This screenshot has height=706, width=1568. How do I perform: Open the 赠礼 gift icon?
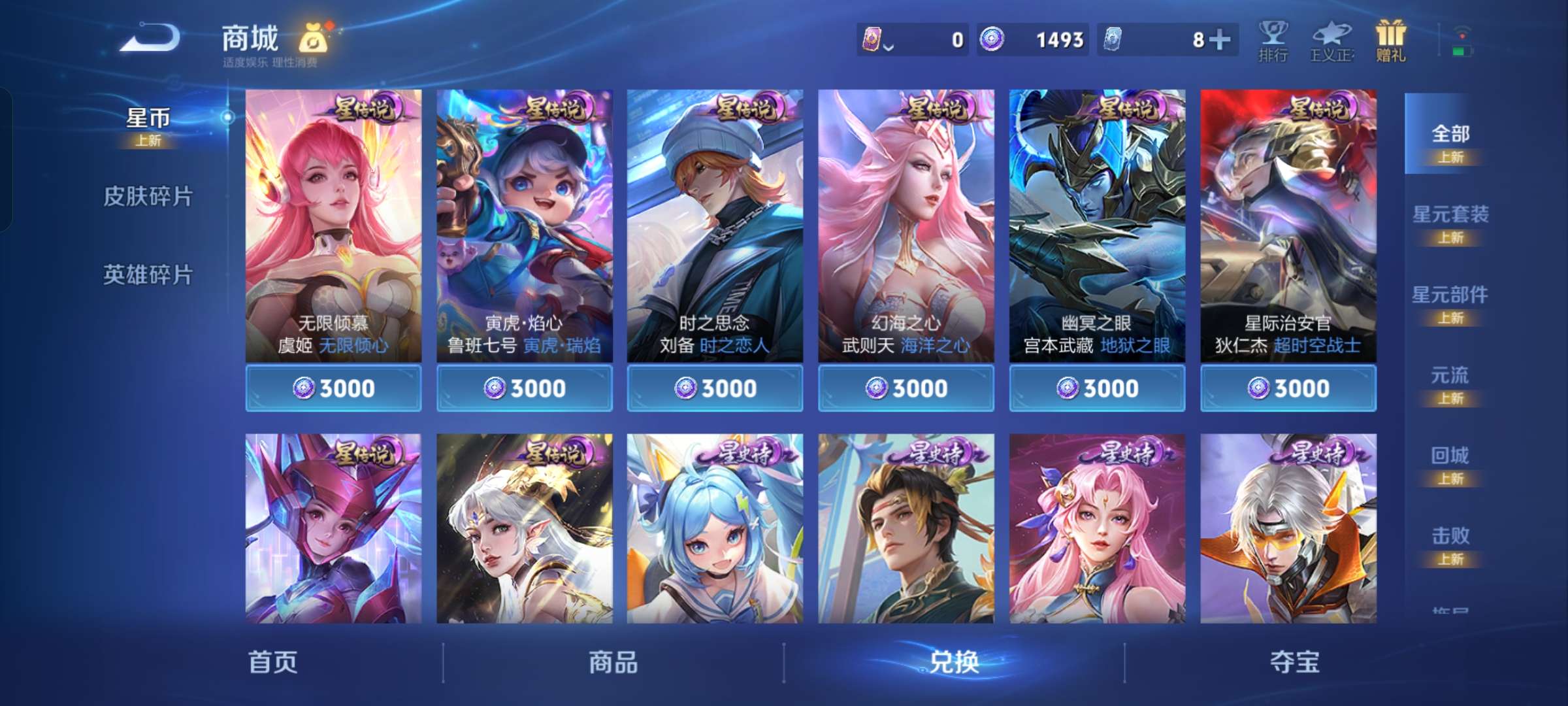1390,41
